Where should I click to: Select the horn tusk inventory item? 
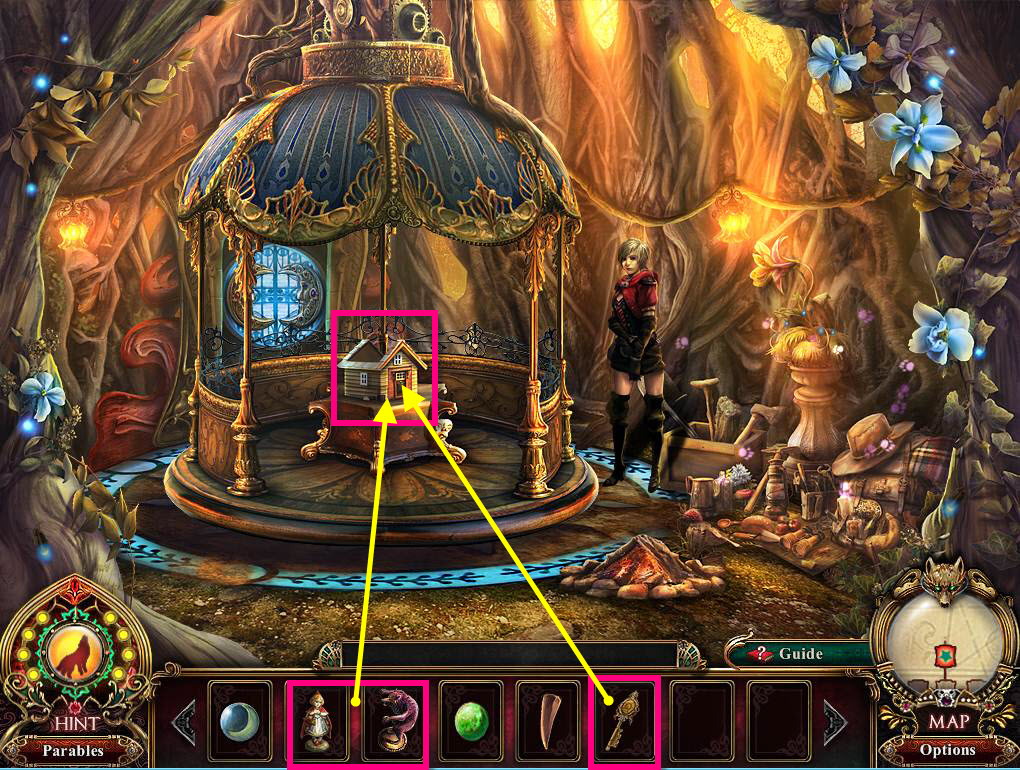click(548, 720)
